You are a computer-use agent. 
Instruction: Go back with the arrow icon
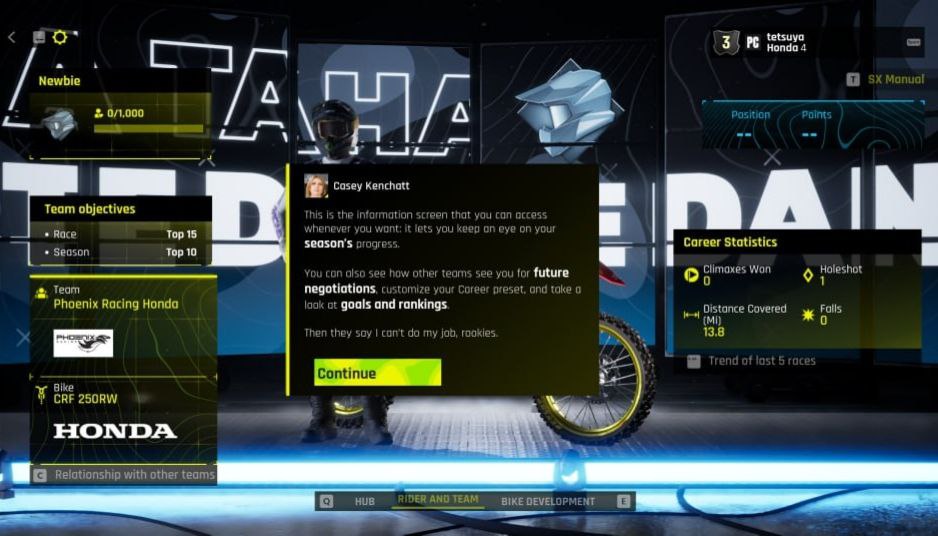tap(12, 37)
